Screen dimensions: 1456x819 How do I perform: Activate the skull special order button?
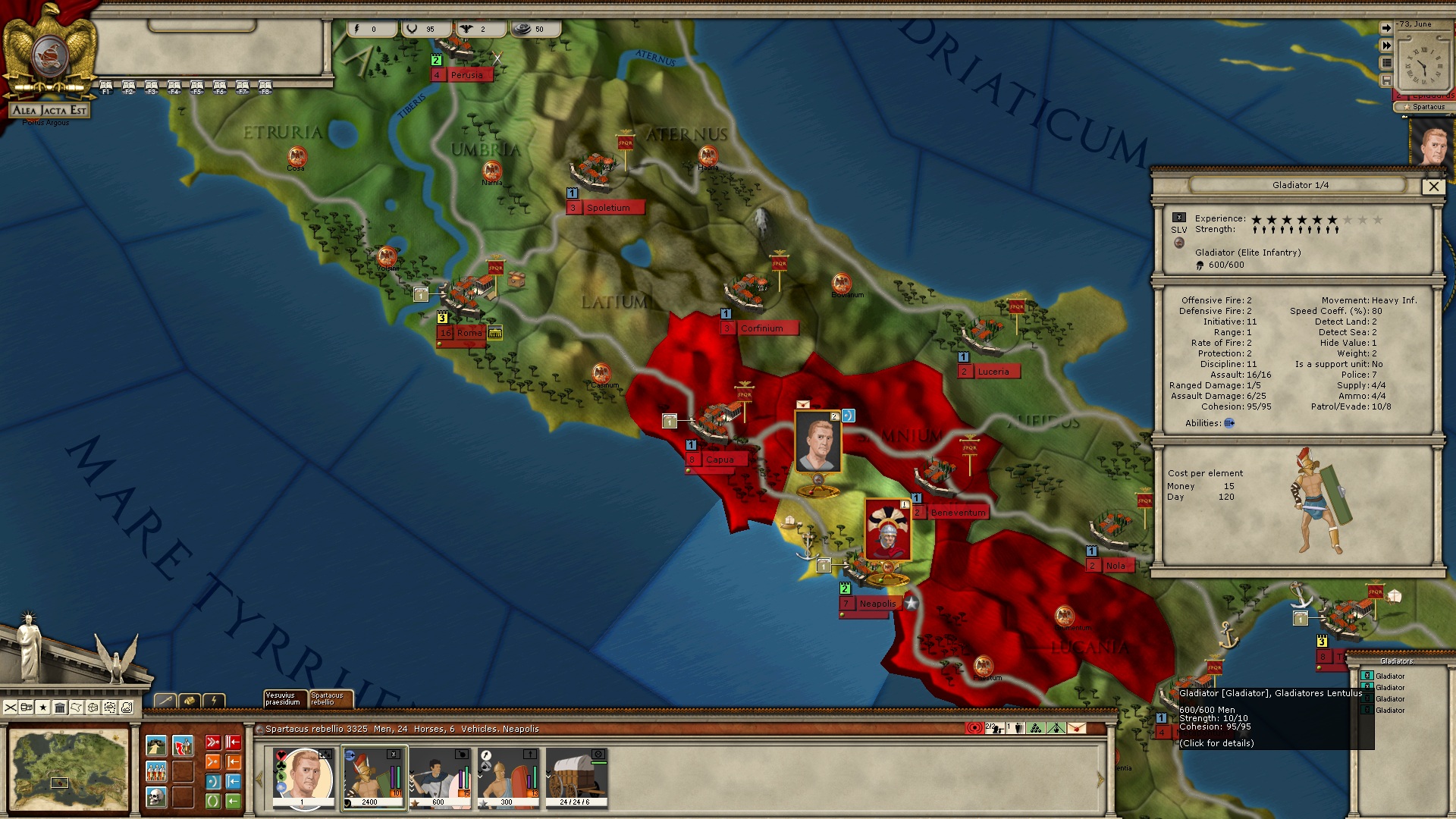(156, 798)
